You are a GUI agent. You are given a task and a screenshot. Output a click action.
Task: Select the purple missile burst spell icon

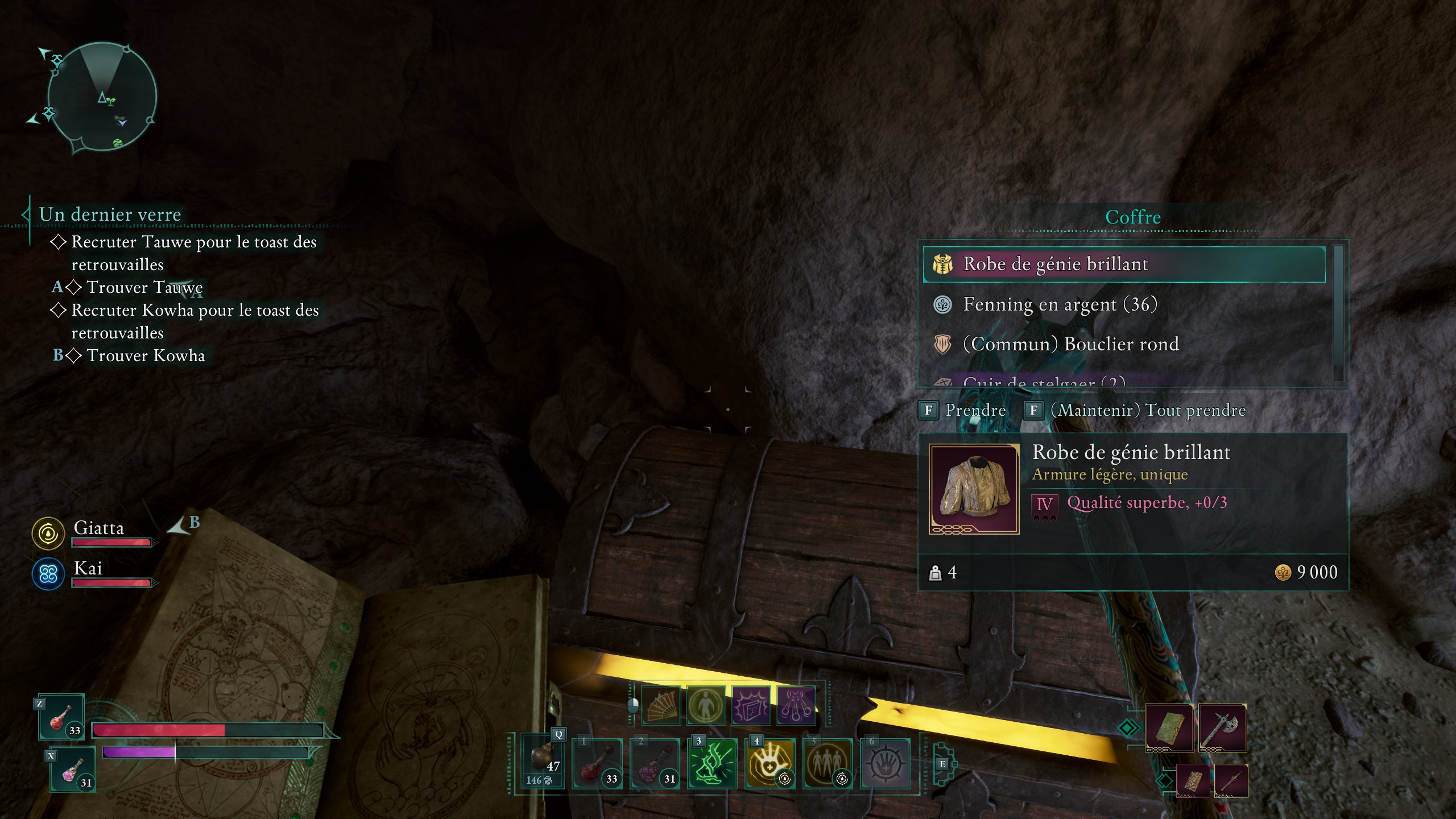point(796,706)
